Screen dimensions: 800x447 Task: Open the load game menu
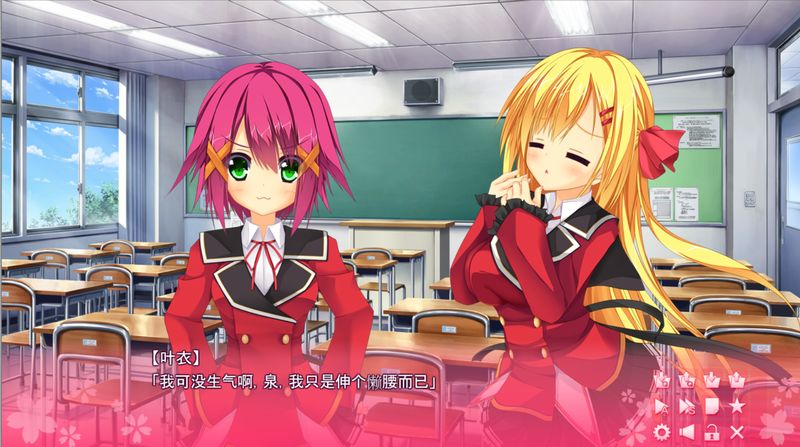click(x=738, y=381)
